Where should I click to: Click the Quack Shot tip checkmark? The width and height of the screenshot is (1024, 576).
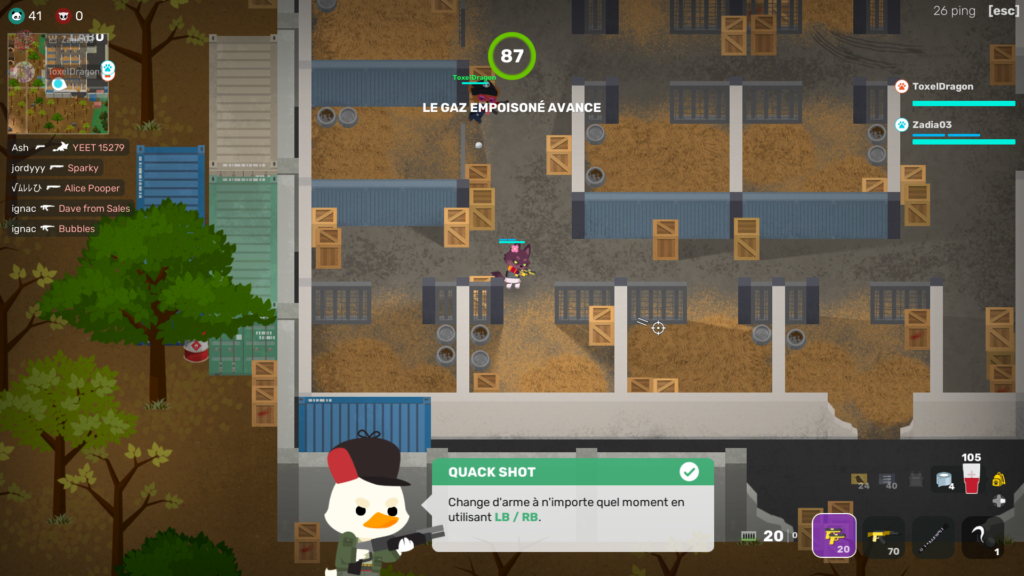[x=689, y=471]
